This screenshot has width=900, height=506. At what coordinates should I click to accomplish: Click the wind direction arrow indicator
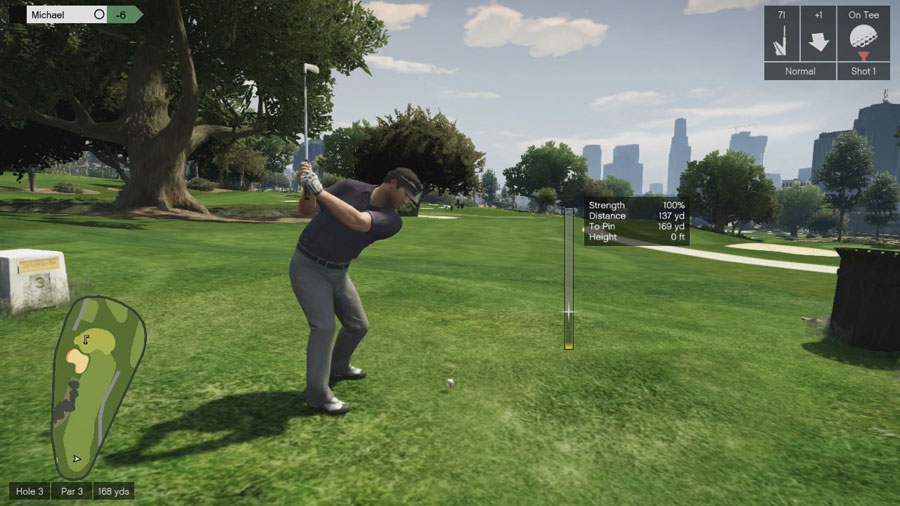(x=819, y=42)
